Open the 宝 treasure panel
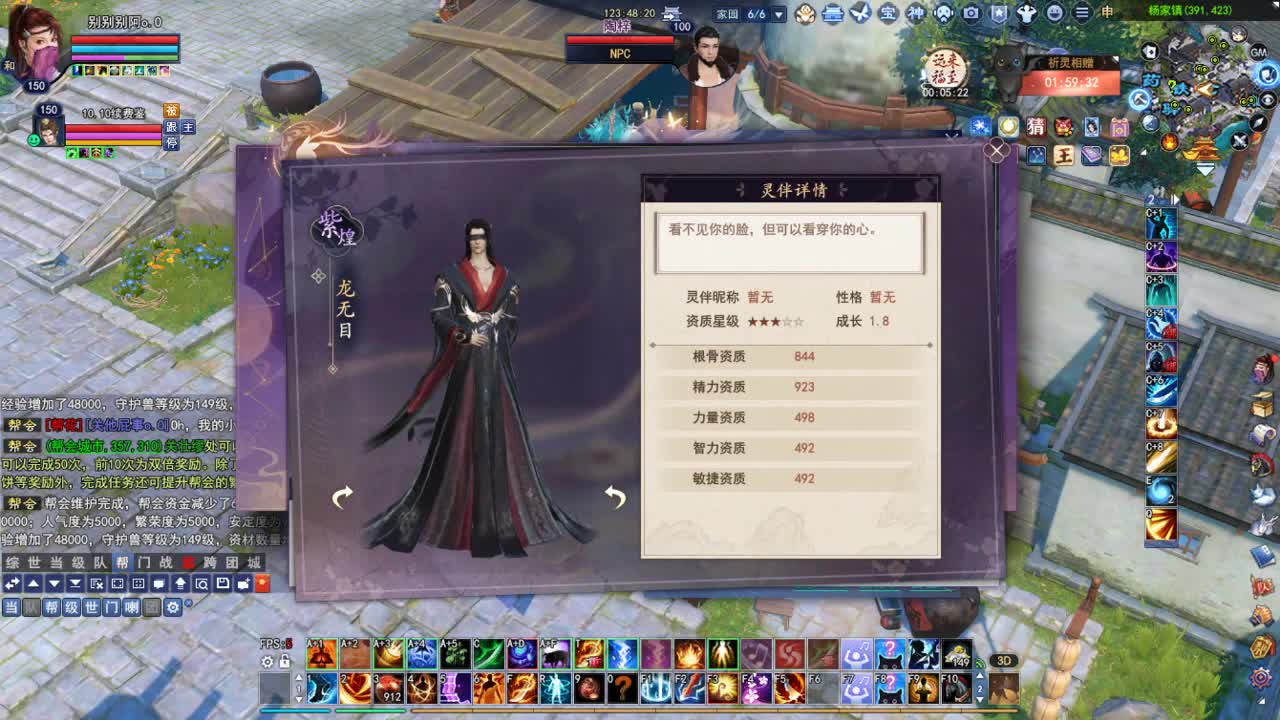This screenshot has width=1280, height=720. click(886, 13)
